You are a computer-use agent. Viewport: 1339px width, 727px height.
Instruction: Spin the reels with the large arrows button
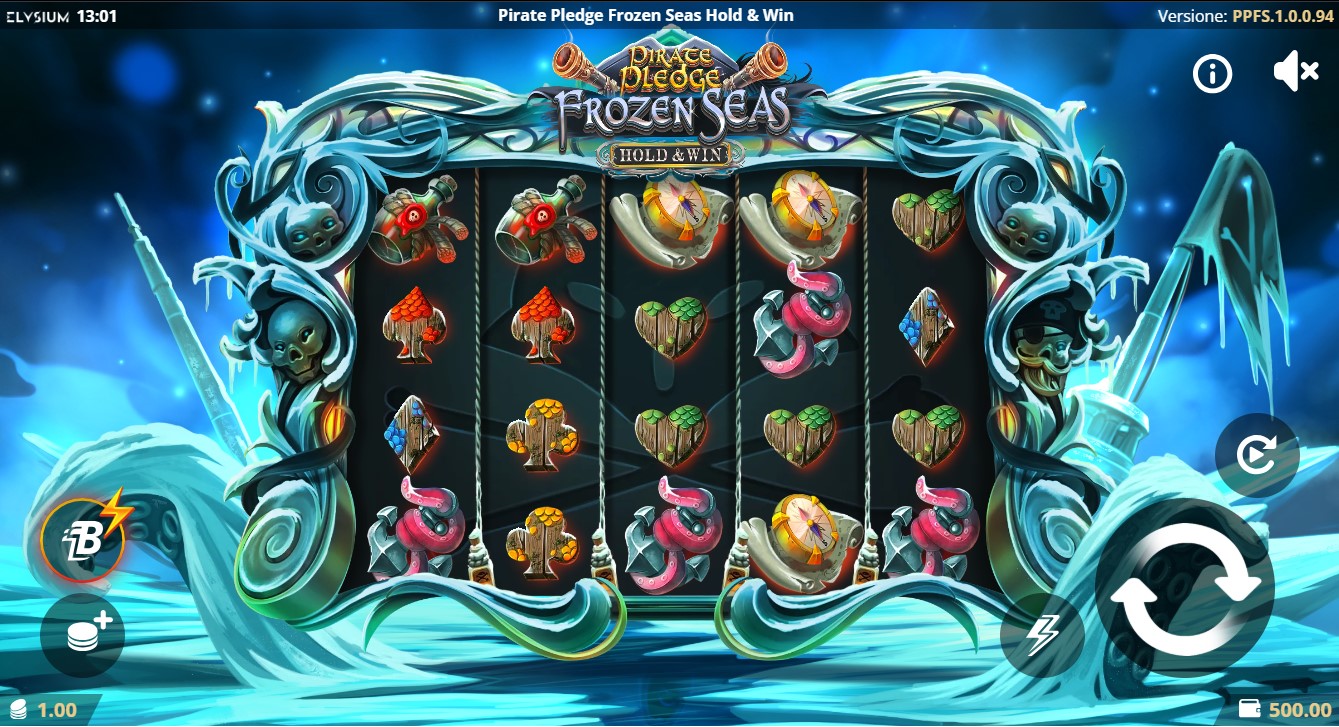(x=1185, y=587)
